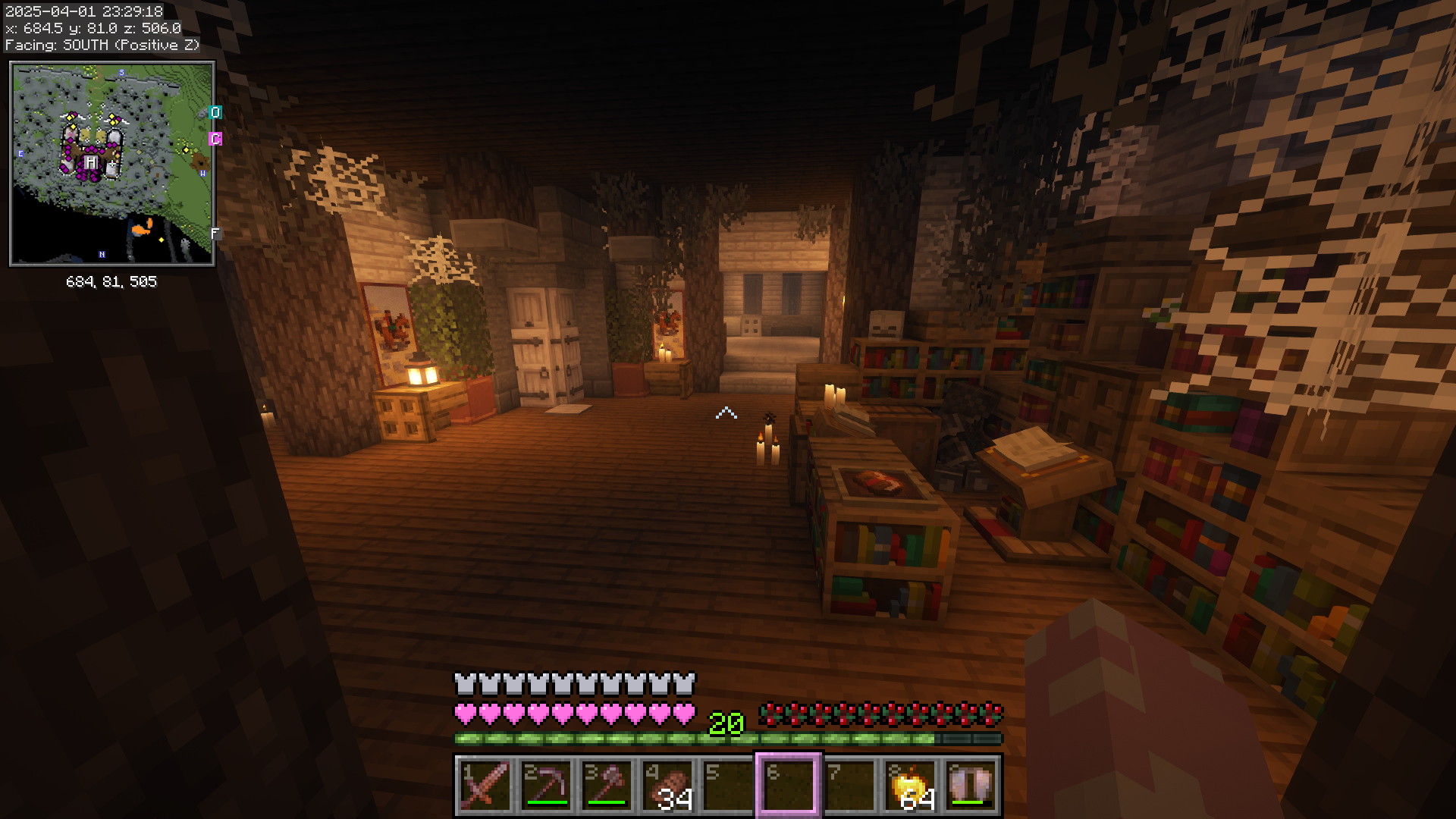Select the white H waypoint on the minimap
Screen dimensions: 1456x819
coord(91,162)
